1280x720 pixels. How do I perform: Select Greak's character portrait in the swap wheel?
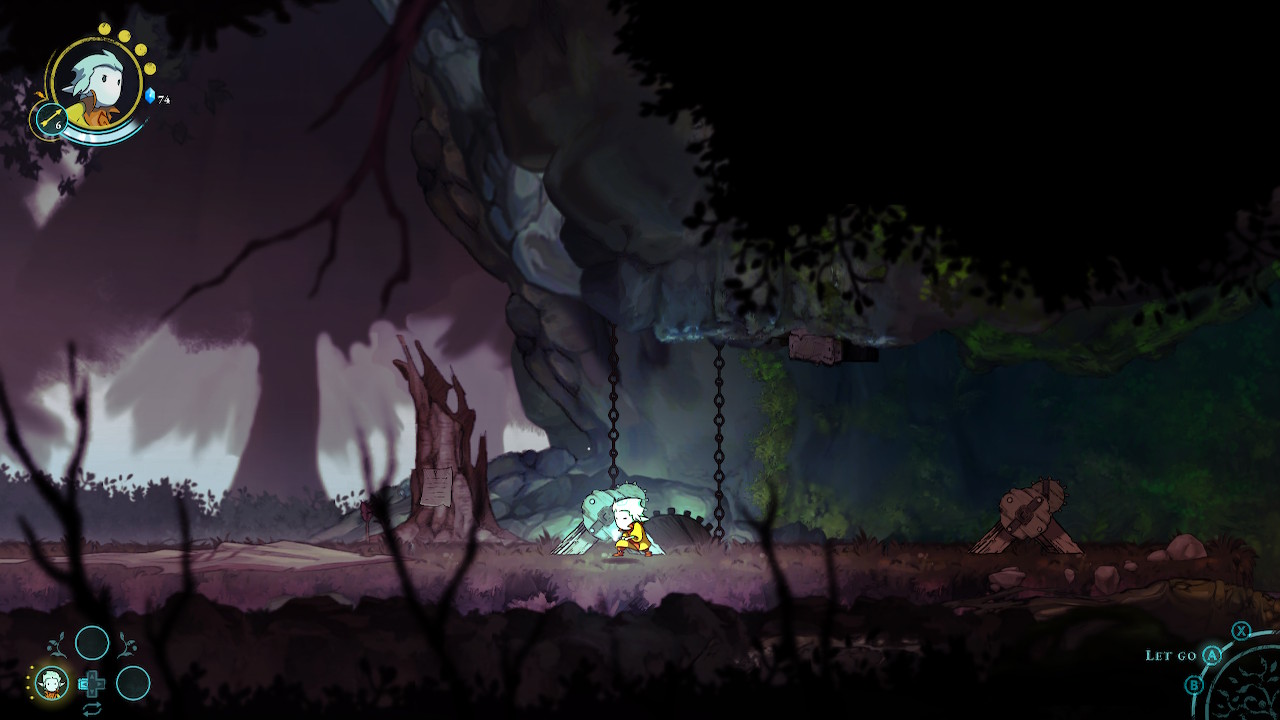click(51, 682)
